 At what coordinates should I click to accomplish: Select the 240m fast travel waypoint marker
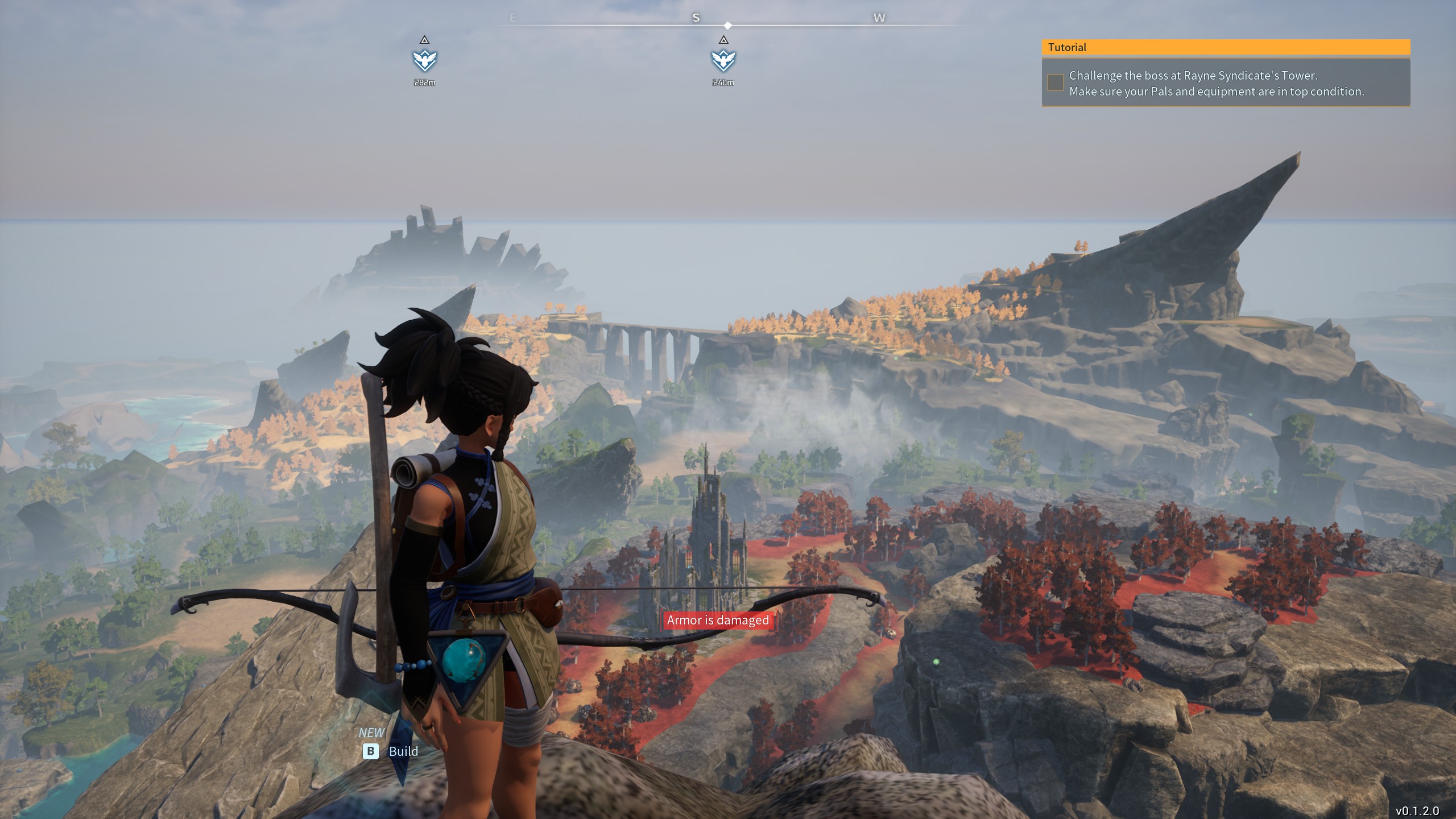(x=723, y=60)
